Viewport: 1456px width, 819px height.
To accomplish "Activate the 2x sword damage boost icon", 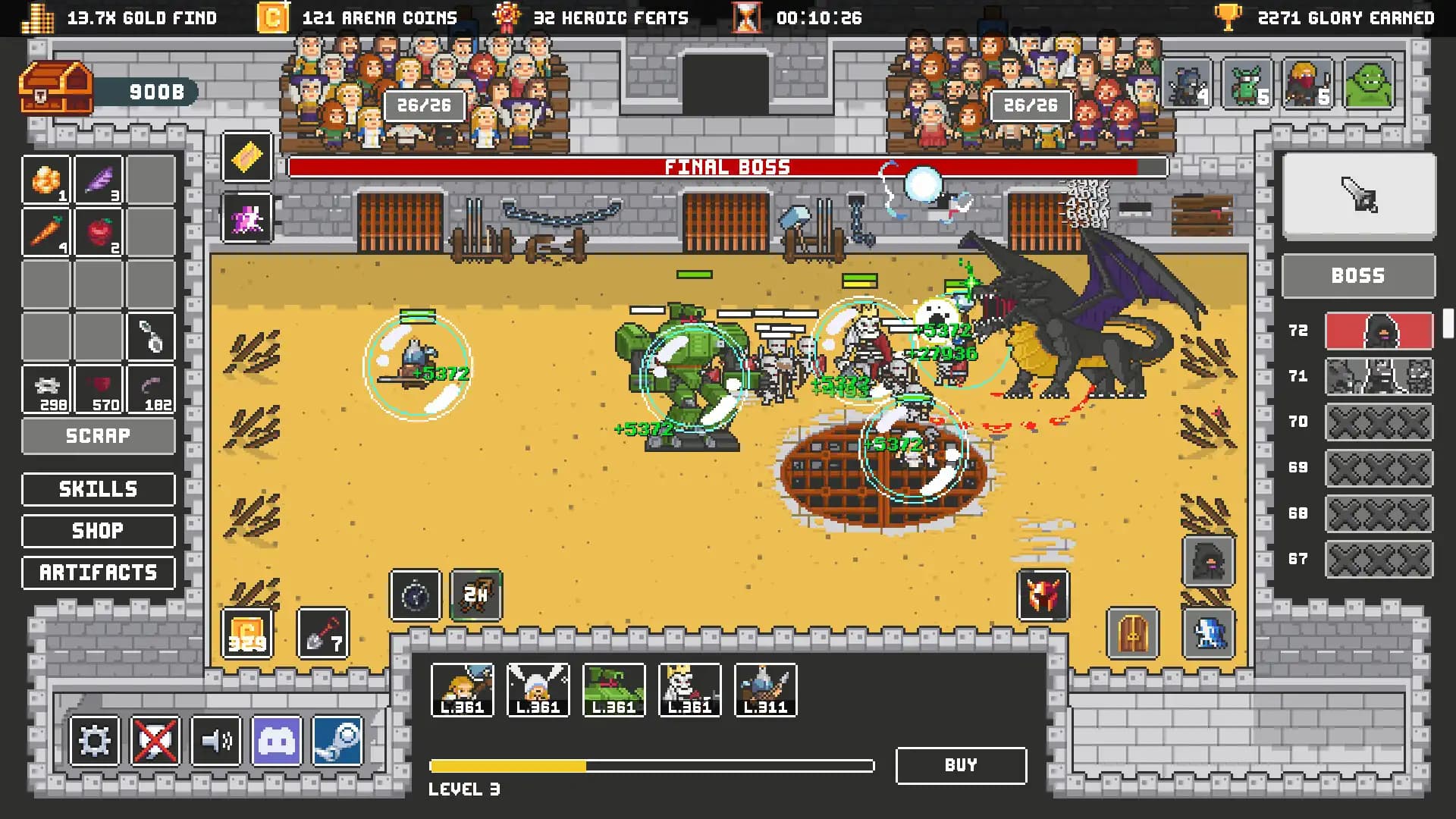I will click(476, 597).
